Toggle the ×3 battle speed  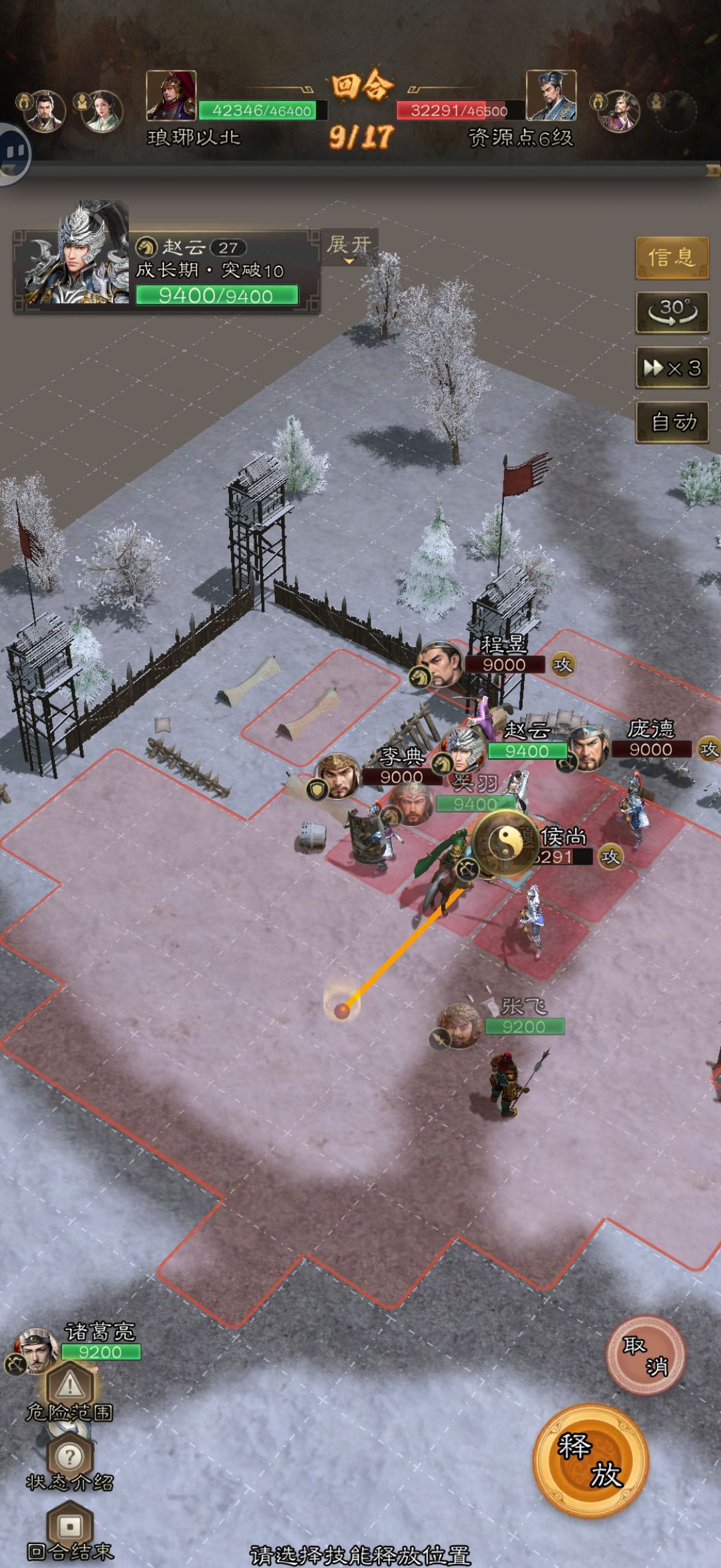(x=672, y=367)
